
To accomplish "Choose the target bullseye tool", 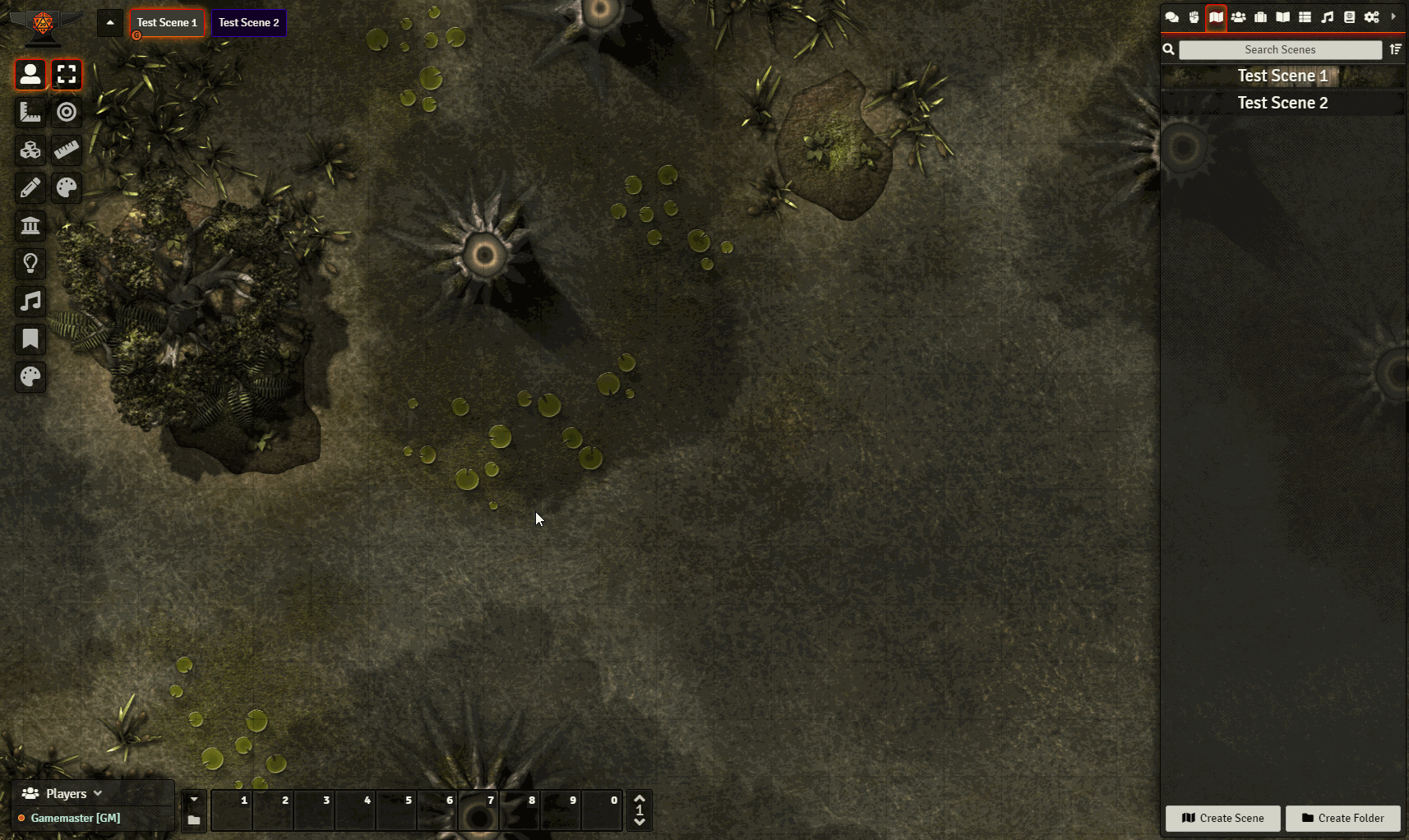I will coord(67,112).
